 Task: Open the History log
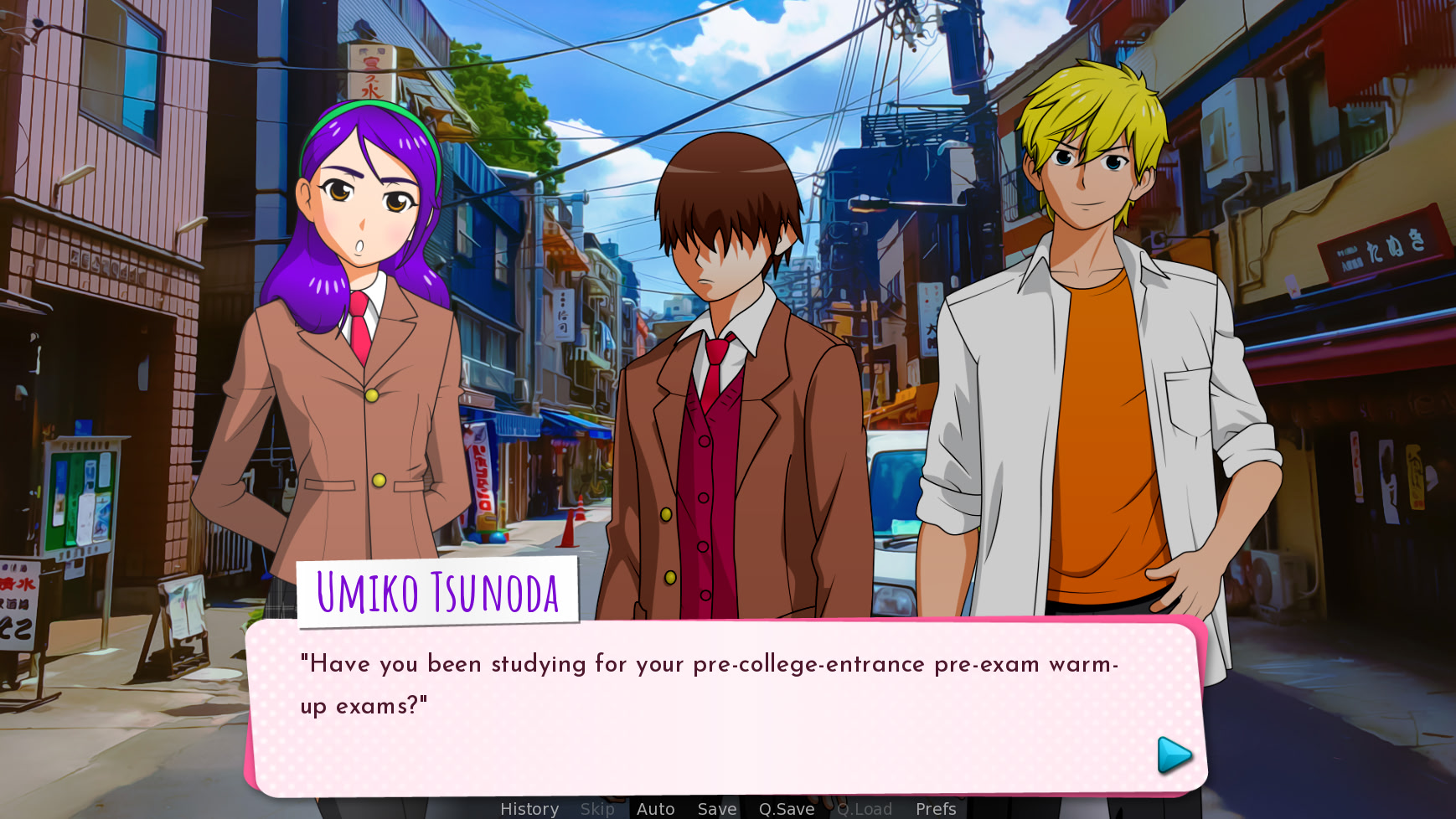529,809
